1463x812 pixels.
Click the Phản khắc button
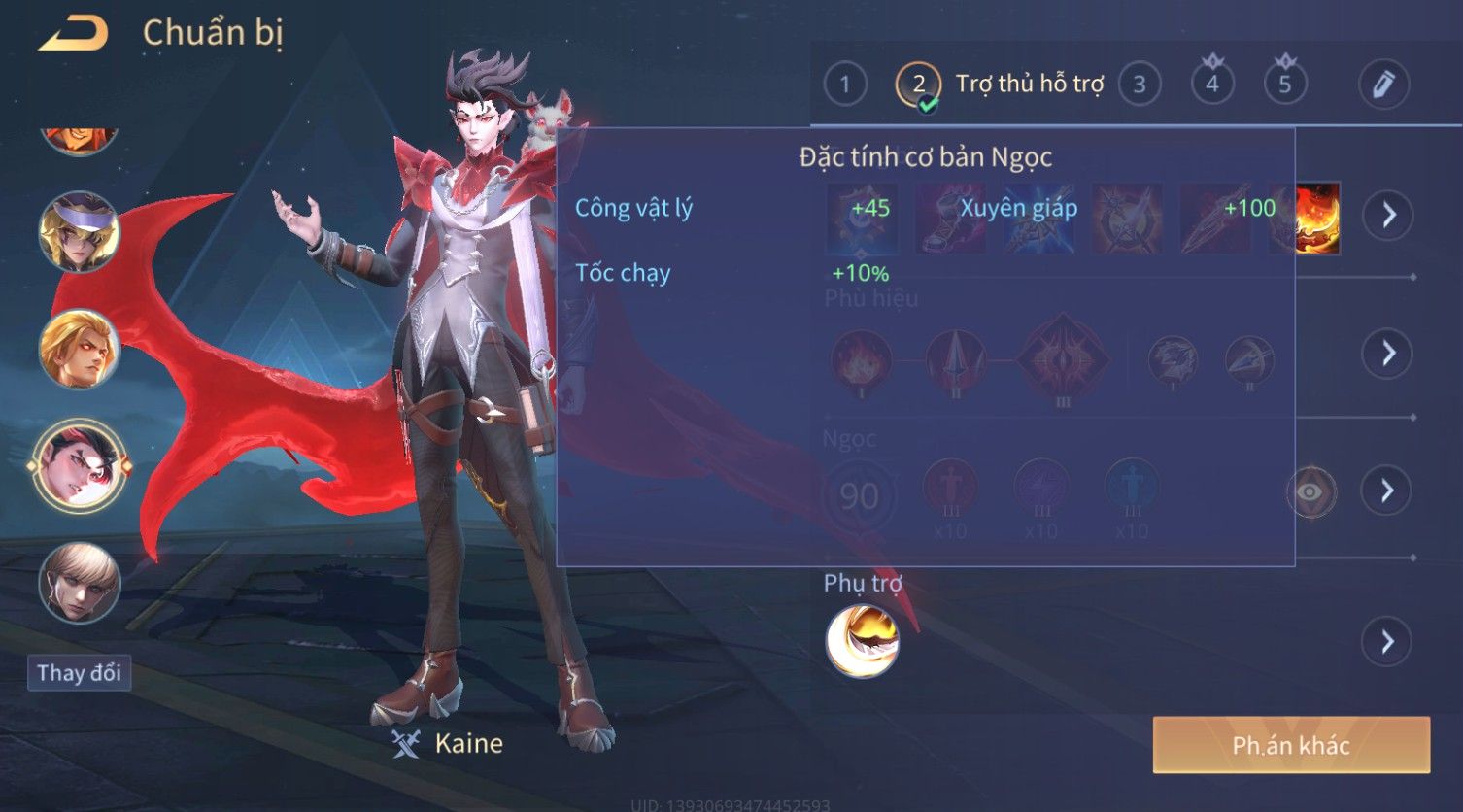(1291, 745)
